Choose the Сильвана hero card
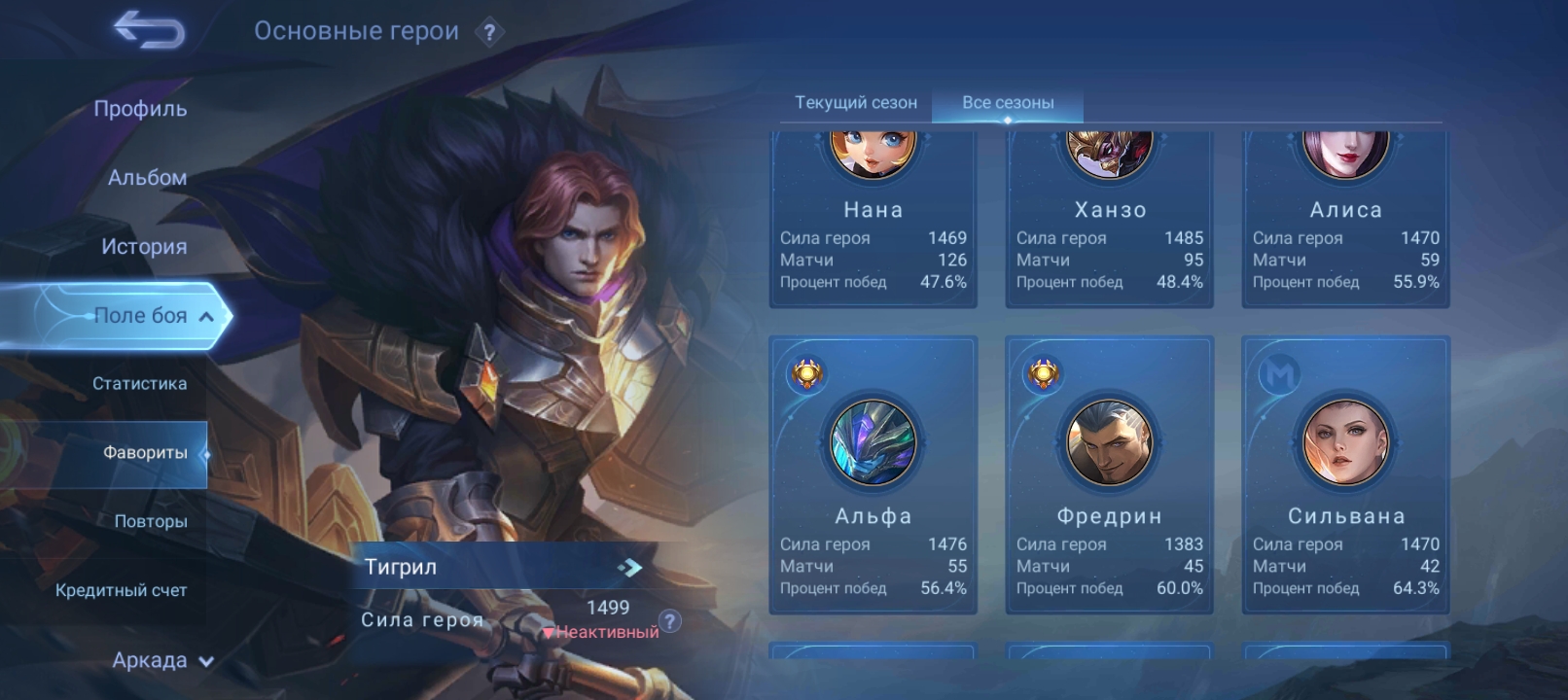 pos(1345,474)
